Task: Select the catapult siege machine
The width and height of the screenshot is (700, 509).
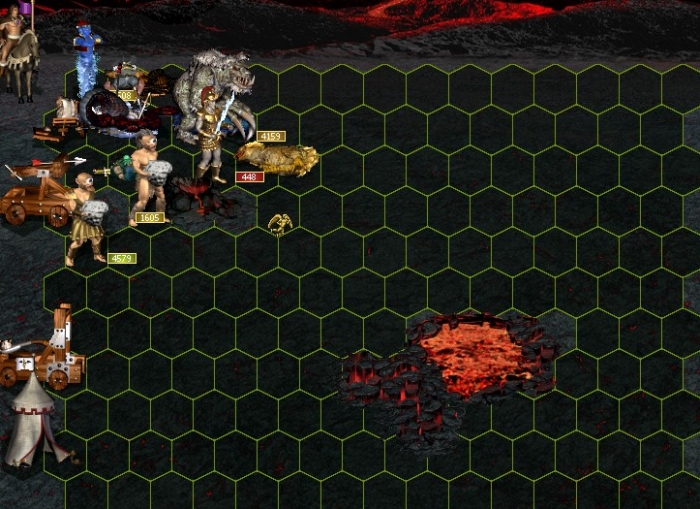Action: point(45,350)
